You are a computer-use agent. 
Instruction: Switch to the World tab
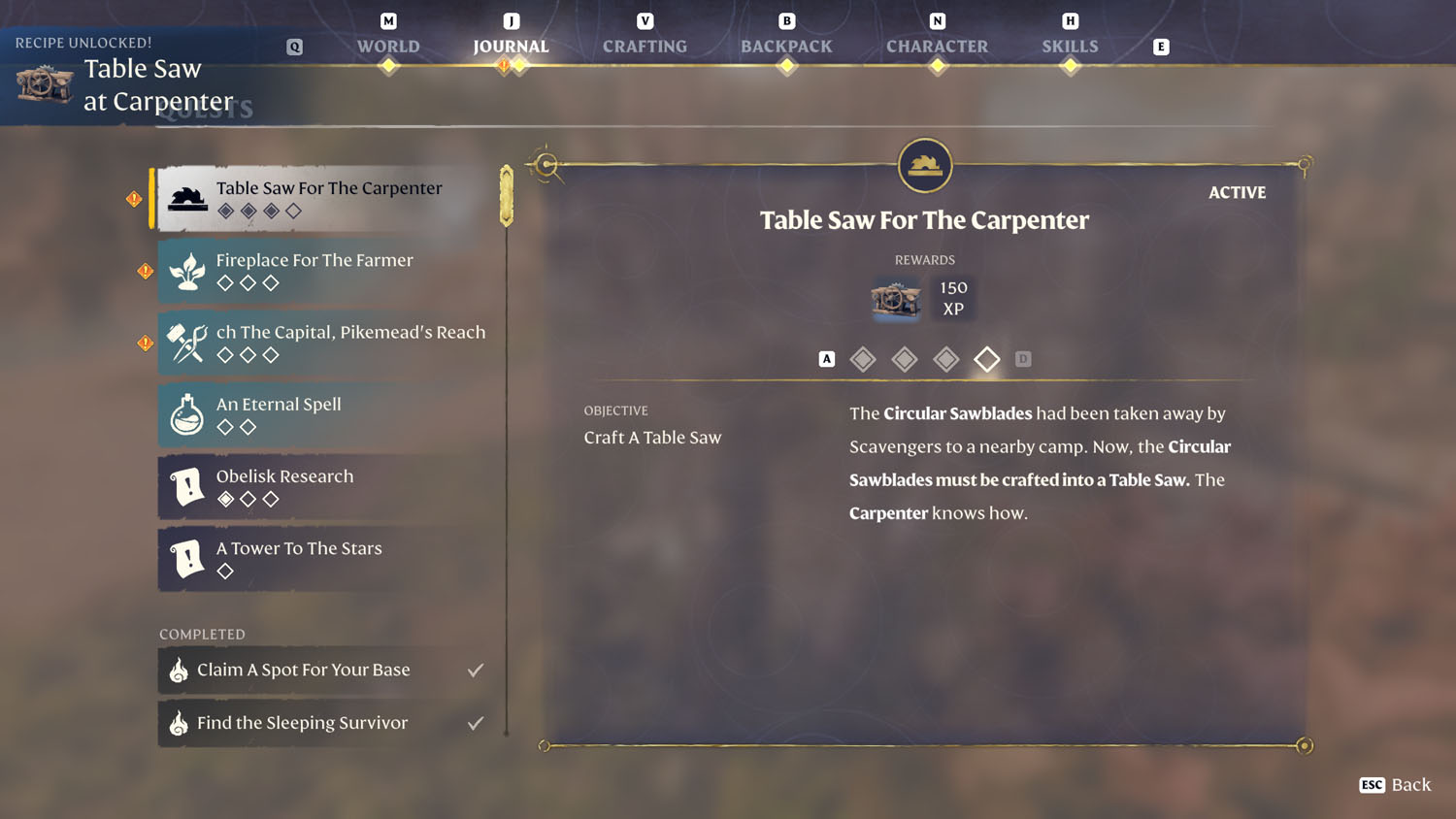[x=388, y=46]
